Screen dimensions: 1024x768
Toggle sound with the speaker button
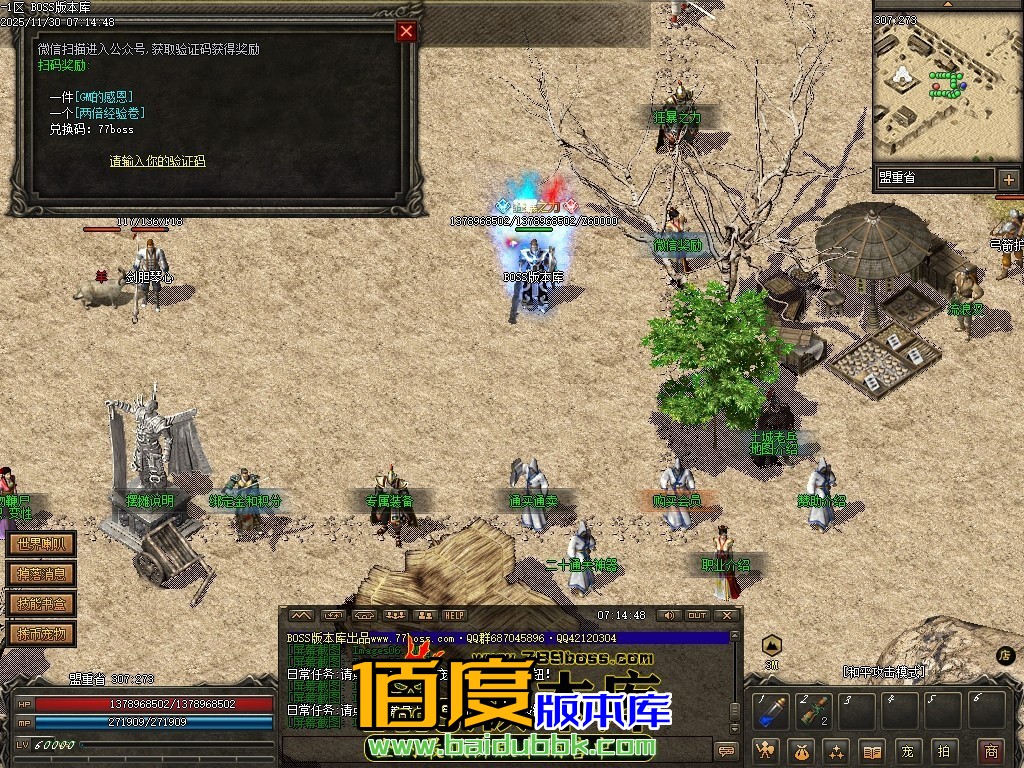pos(666,615)
